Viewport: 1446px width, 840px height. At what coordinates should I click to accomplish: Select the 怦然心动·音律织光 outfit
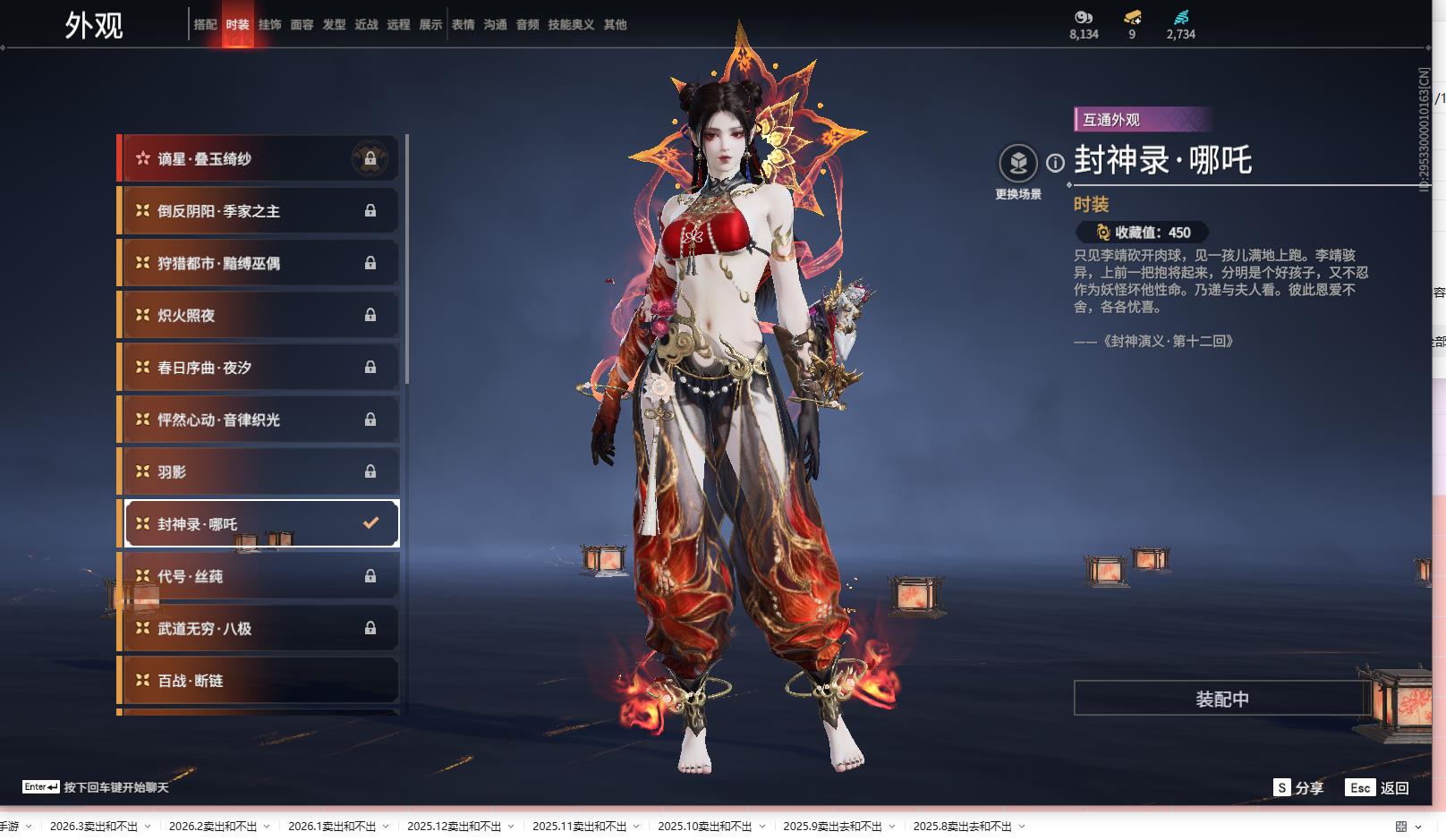click(259, 420)
